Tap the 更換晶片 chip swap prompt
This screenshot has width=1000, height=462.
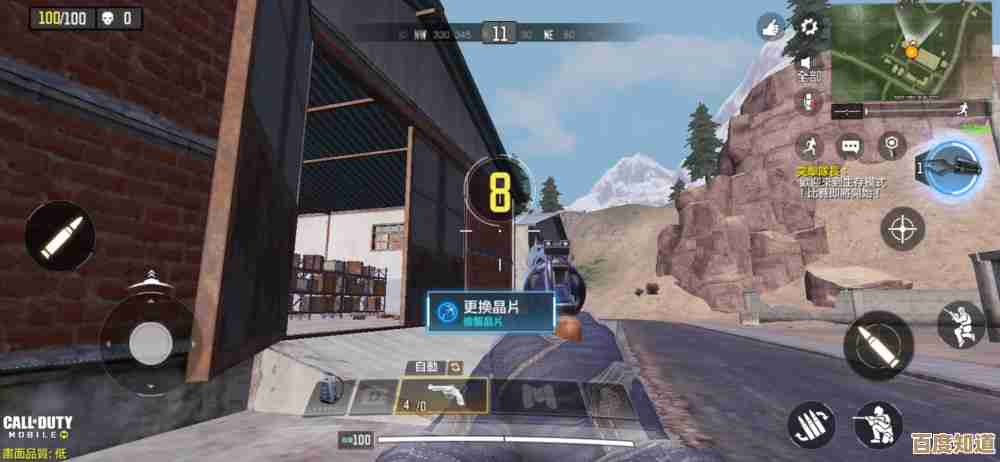click(490, 311)
